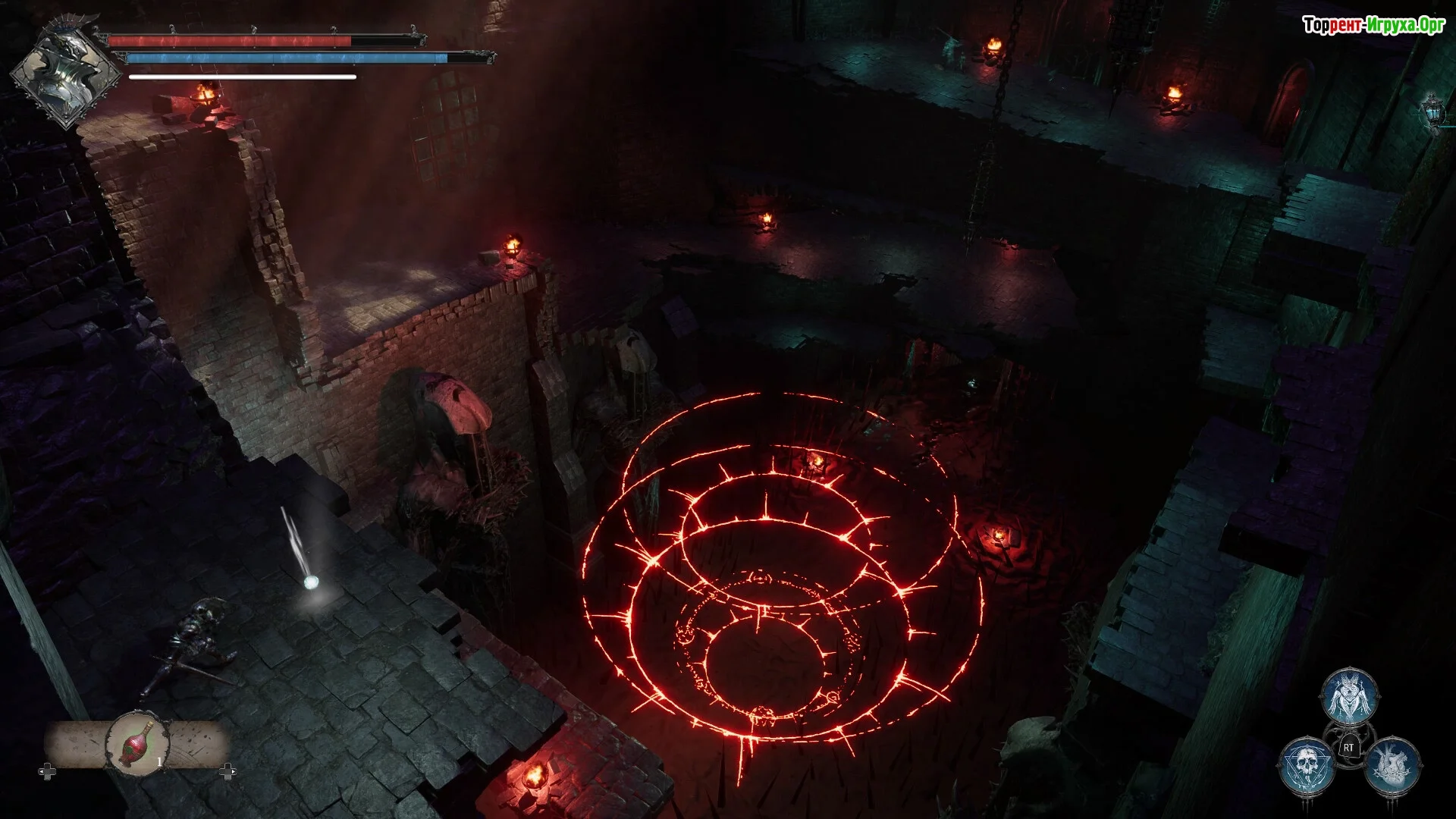Cast the skull and triangle spell
This screenshot has width=1456, height=819.
point(1307,766)
